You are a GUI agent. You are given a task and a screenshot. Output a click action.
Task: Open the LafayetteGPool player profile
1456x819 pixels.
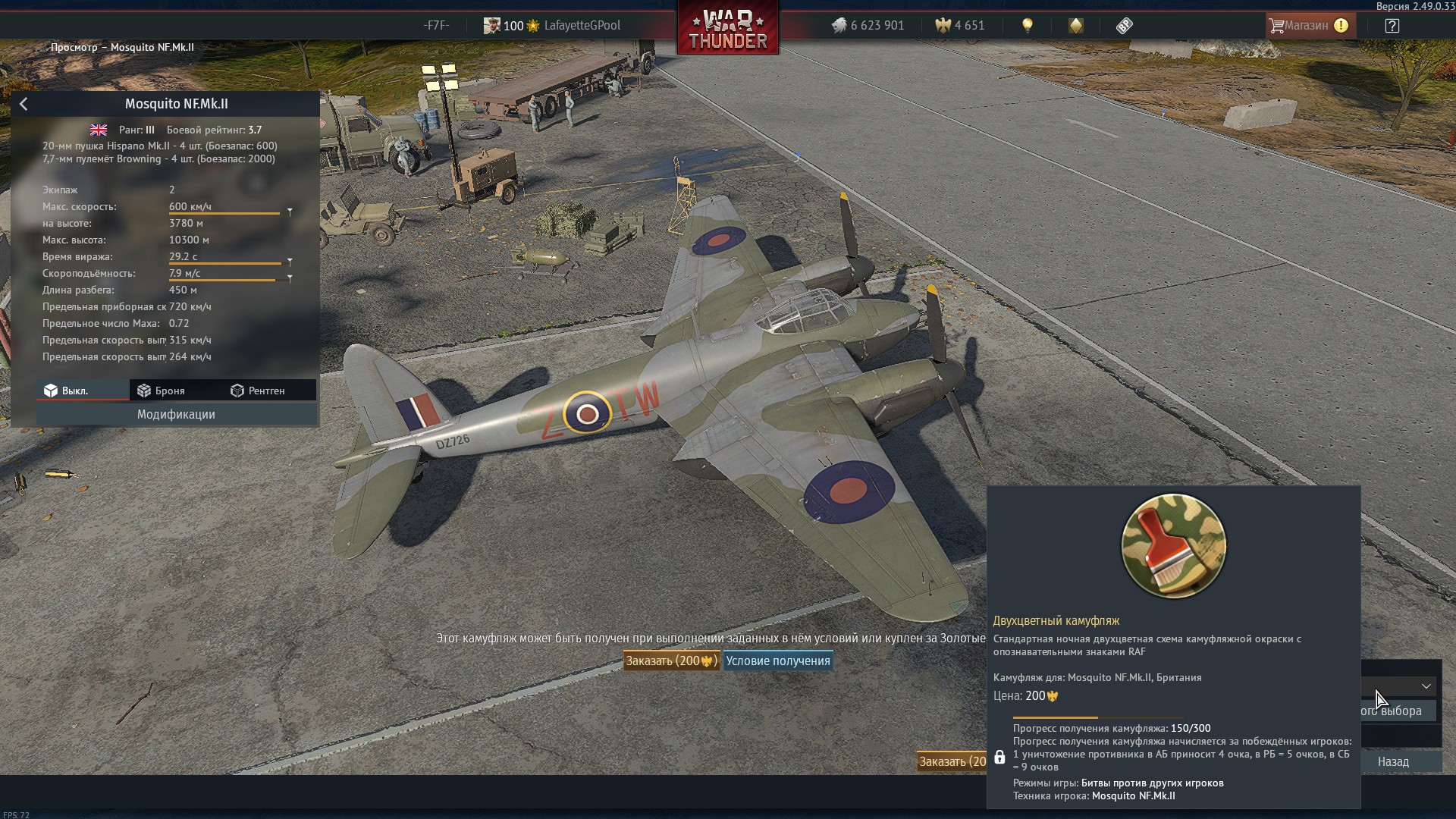point(582,26)
